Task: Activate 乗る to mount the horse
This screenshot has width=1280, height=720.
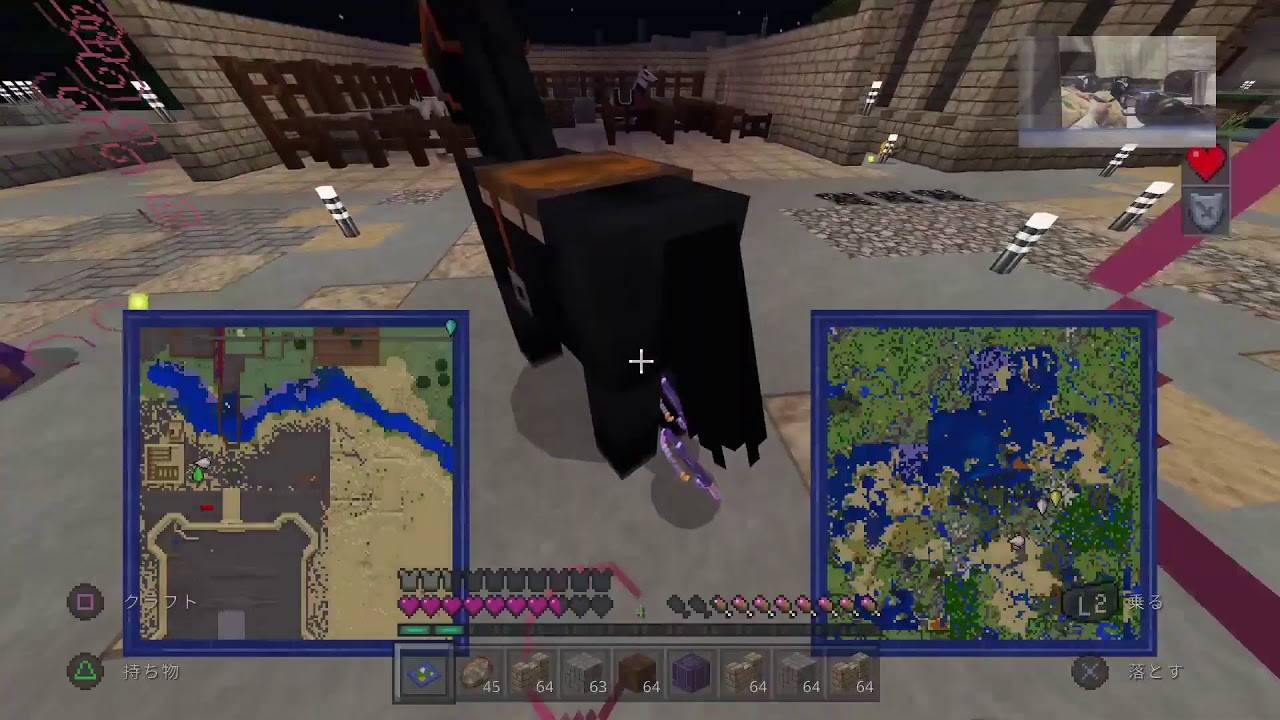Action: pos(1145,601)
